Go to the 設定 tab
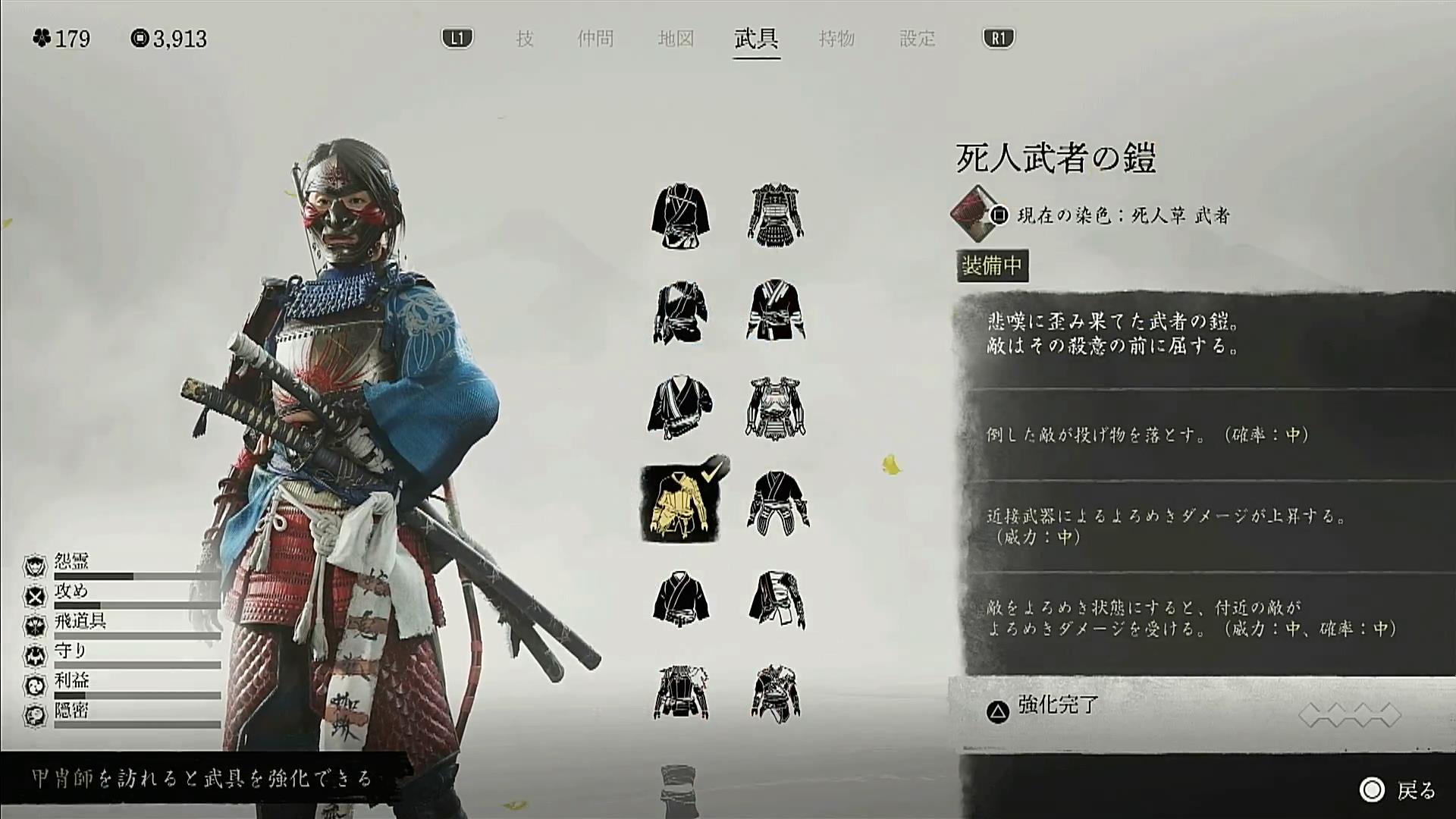 click(917, 39)
